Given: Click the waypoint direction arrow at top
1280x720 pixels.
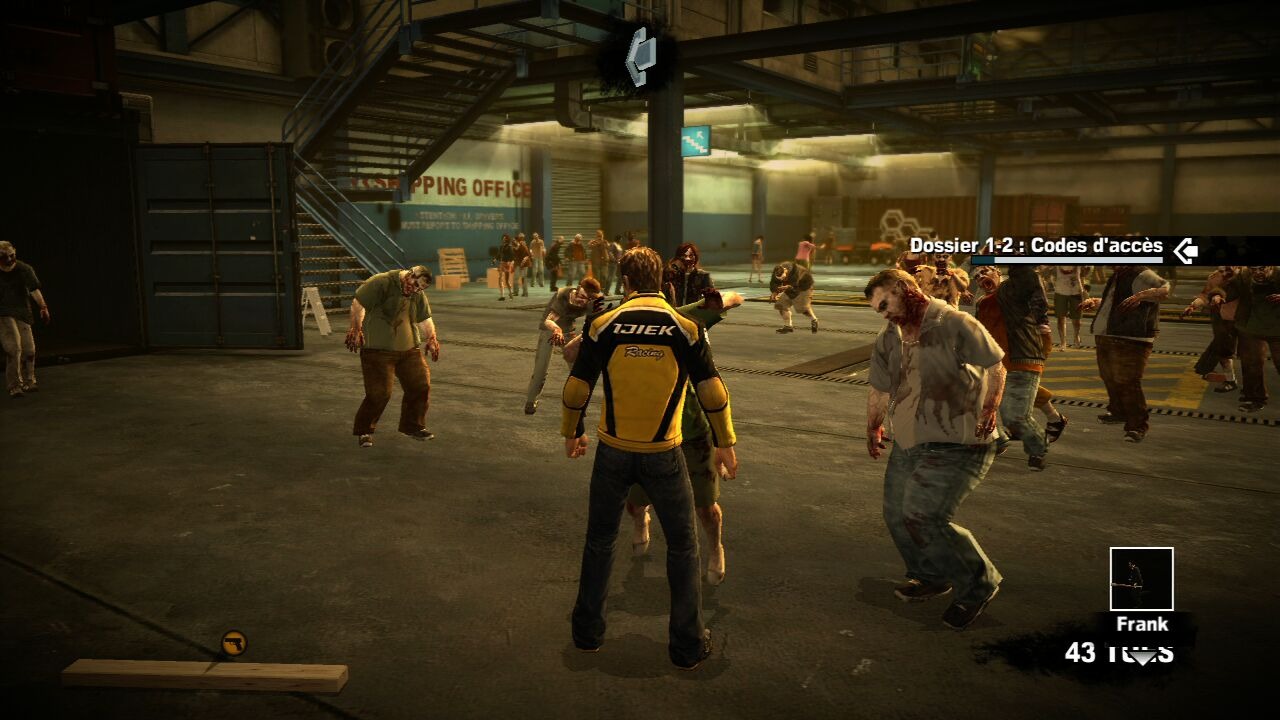Looking at the screenshot, I should (x=639, y=56).
